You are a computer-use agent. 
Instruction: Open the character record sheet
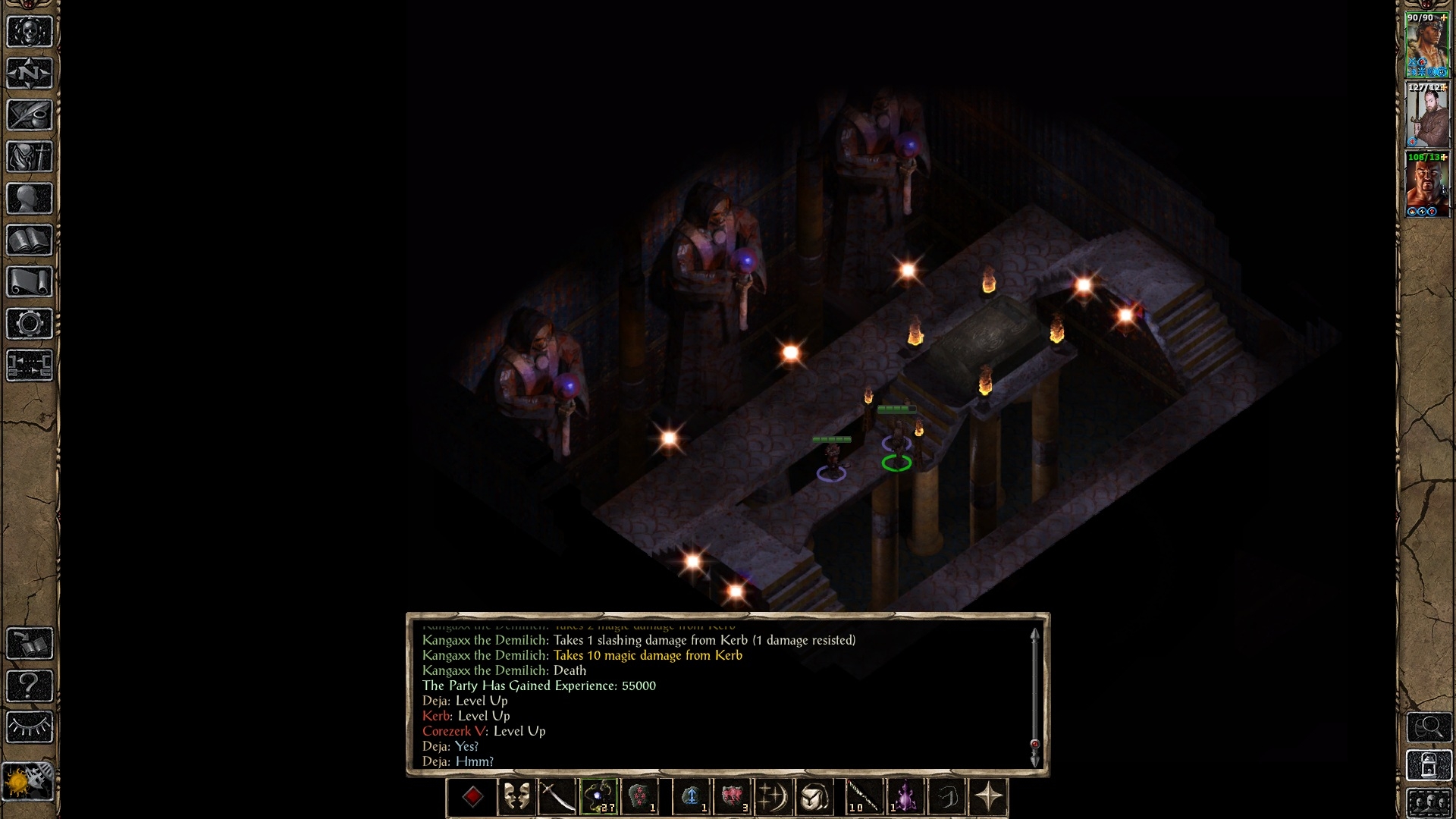click(x=30, y=199)
